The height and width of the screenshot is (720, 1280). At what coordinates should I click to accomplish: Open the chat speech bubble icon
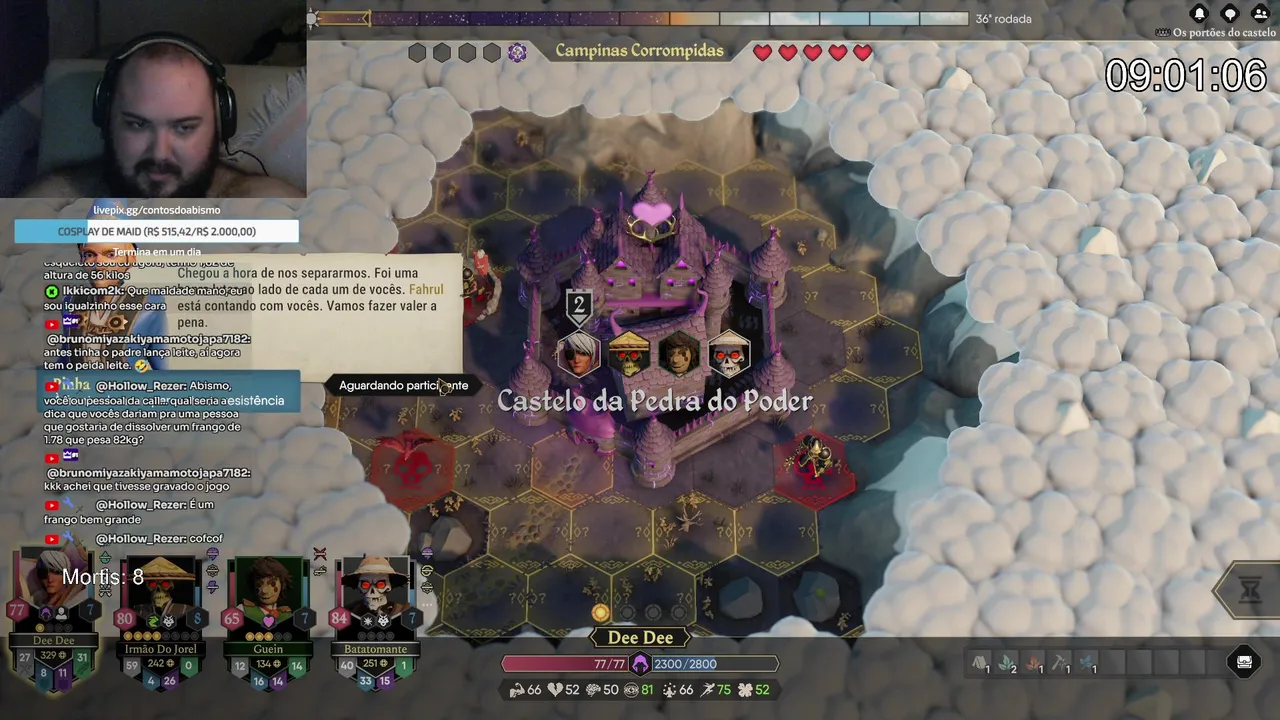pyautogui.click(x=1230, y=13)
